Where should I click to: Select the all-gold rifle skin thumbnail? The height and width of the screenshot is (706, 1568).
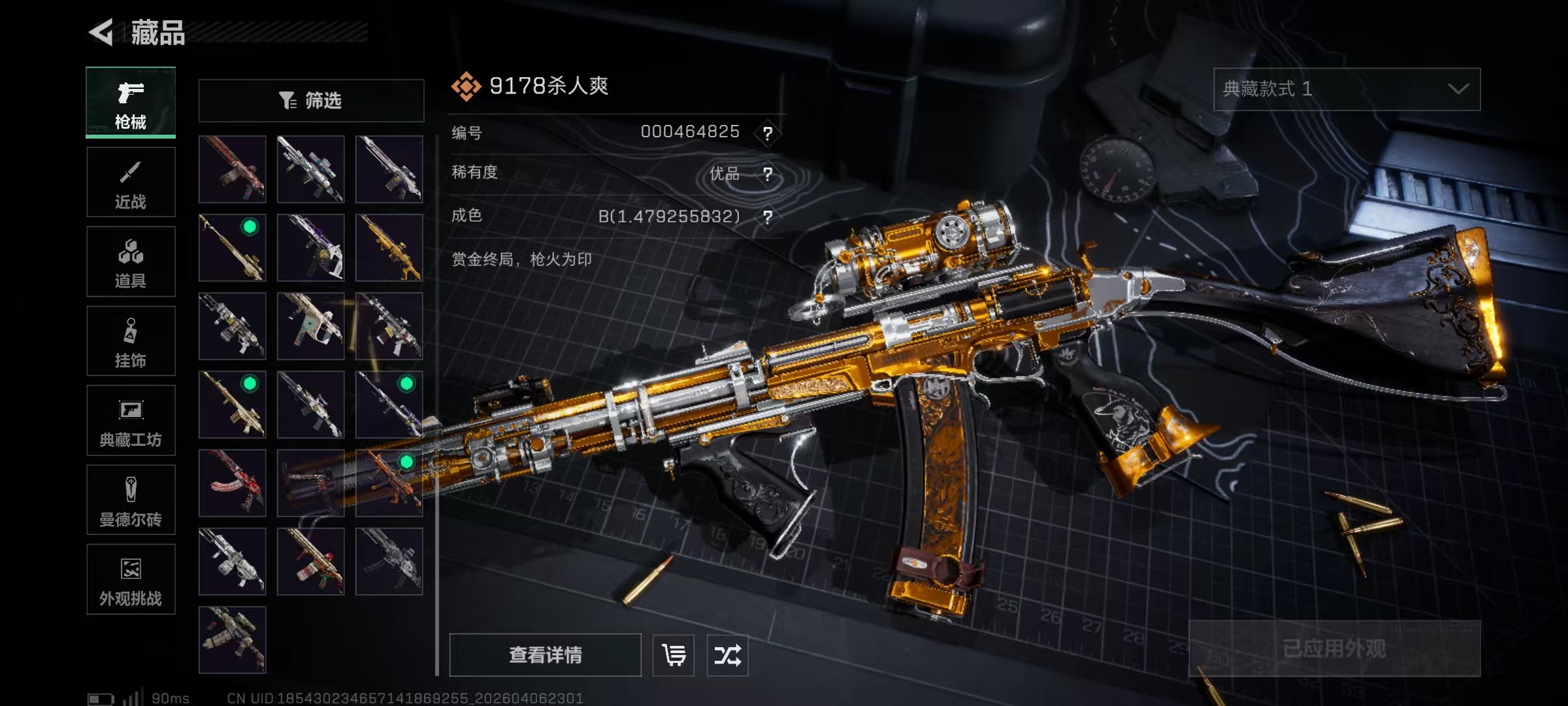click(x=389, y=248)
